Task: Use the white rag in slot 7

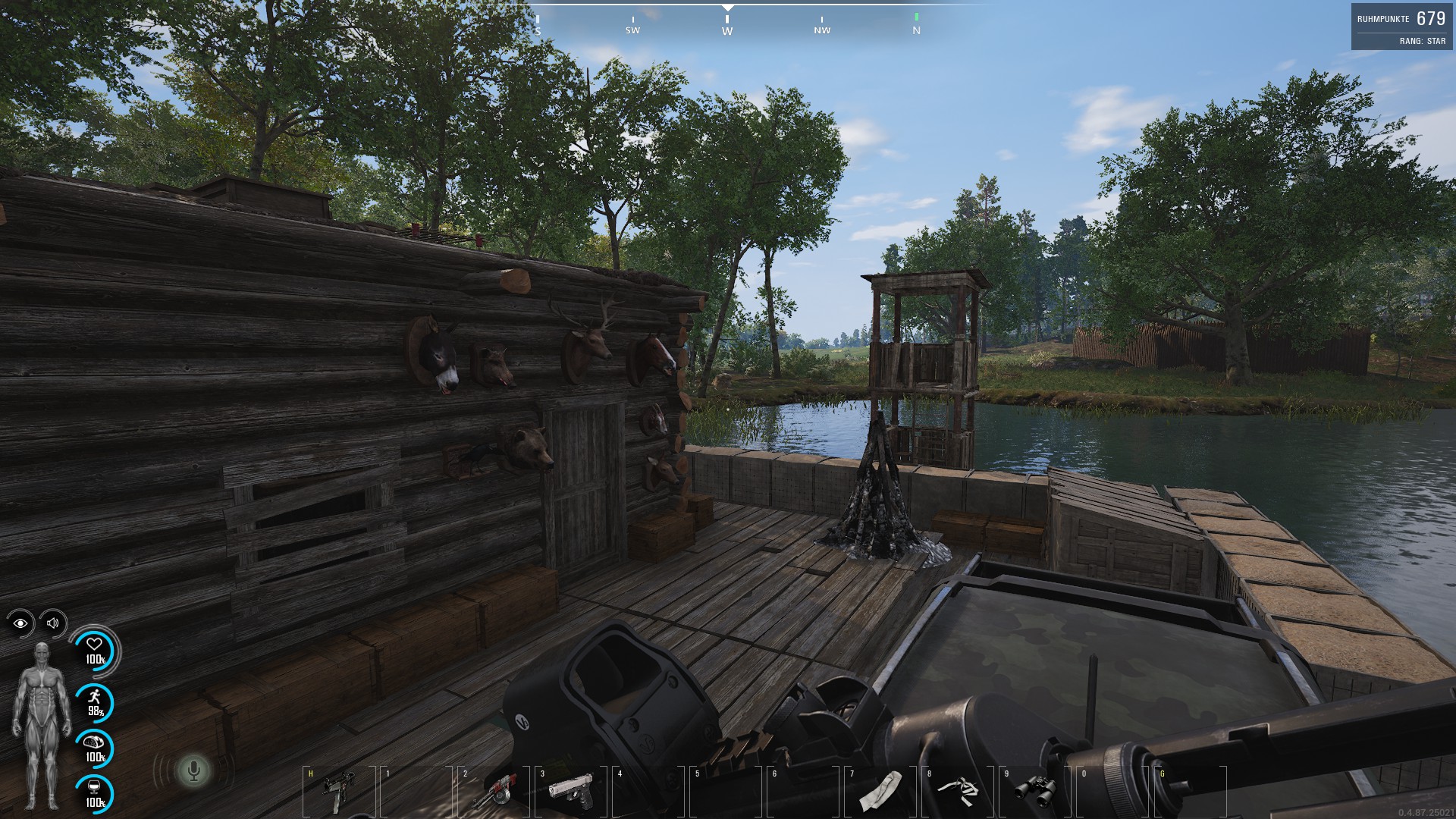Action: [x=880, y=792]
